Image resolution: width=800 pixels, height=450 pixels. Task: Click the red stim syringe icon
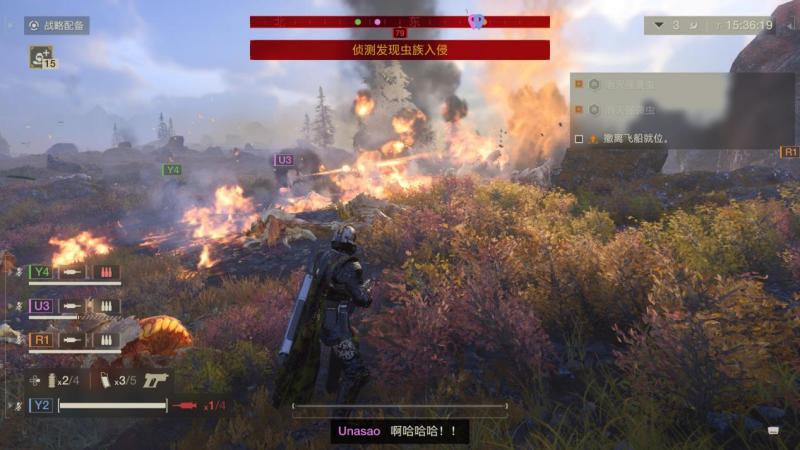(x=185, y=405)
